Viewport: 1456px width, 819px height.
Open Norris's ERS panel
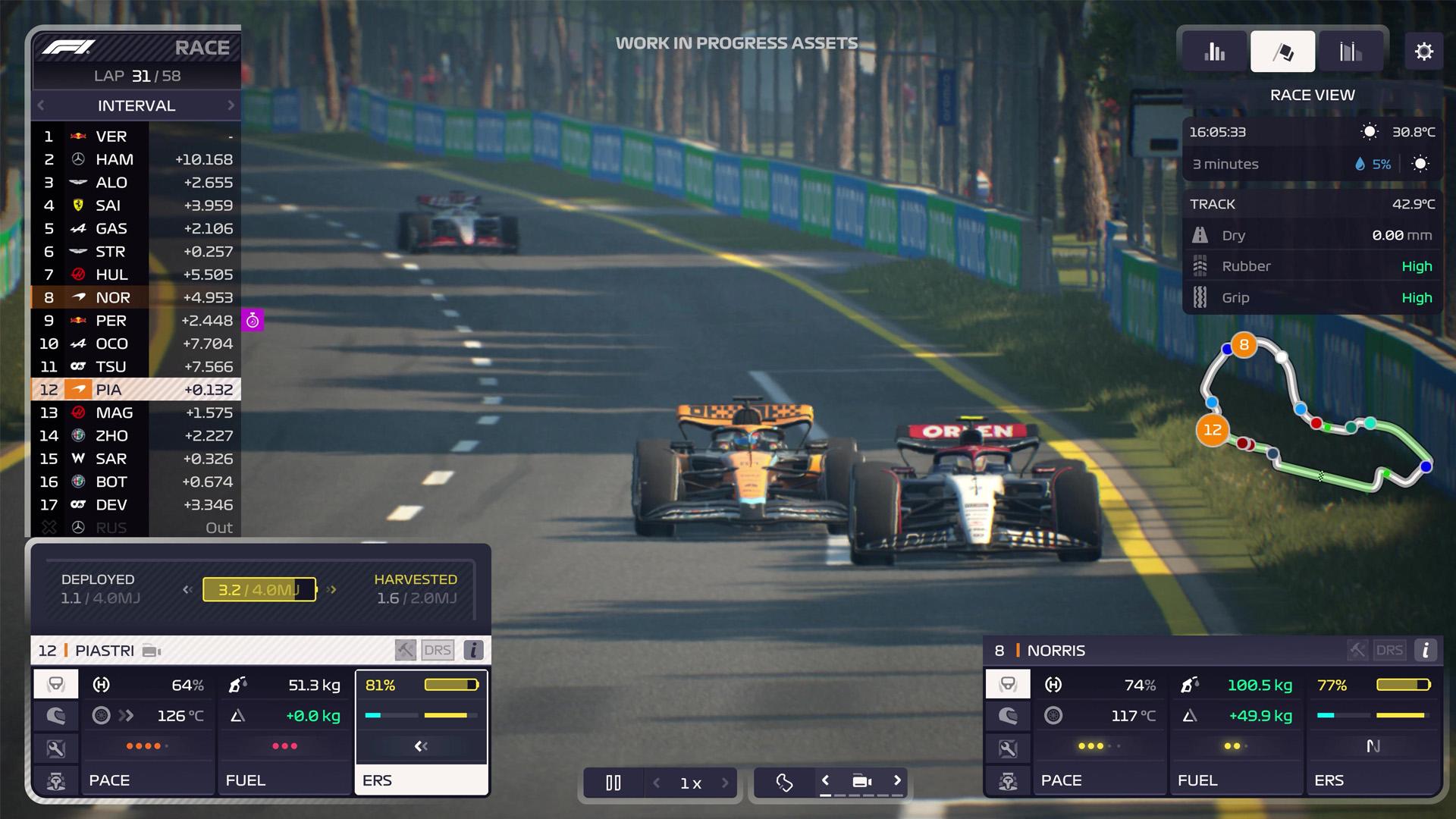tap(1373, 780)
